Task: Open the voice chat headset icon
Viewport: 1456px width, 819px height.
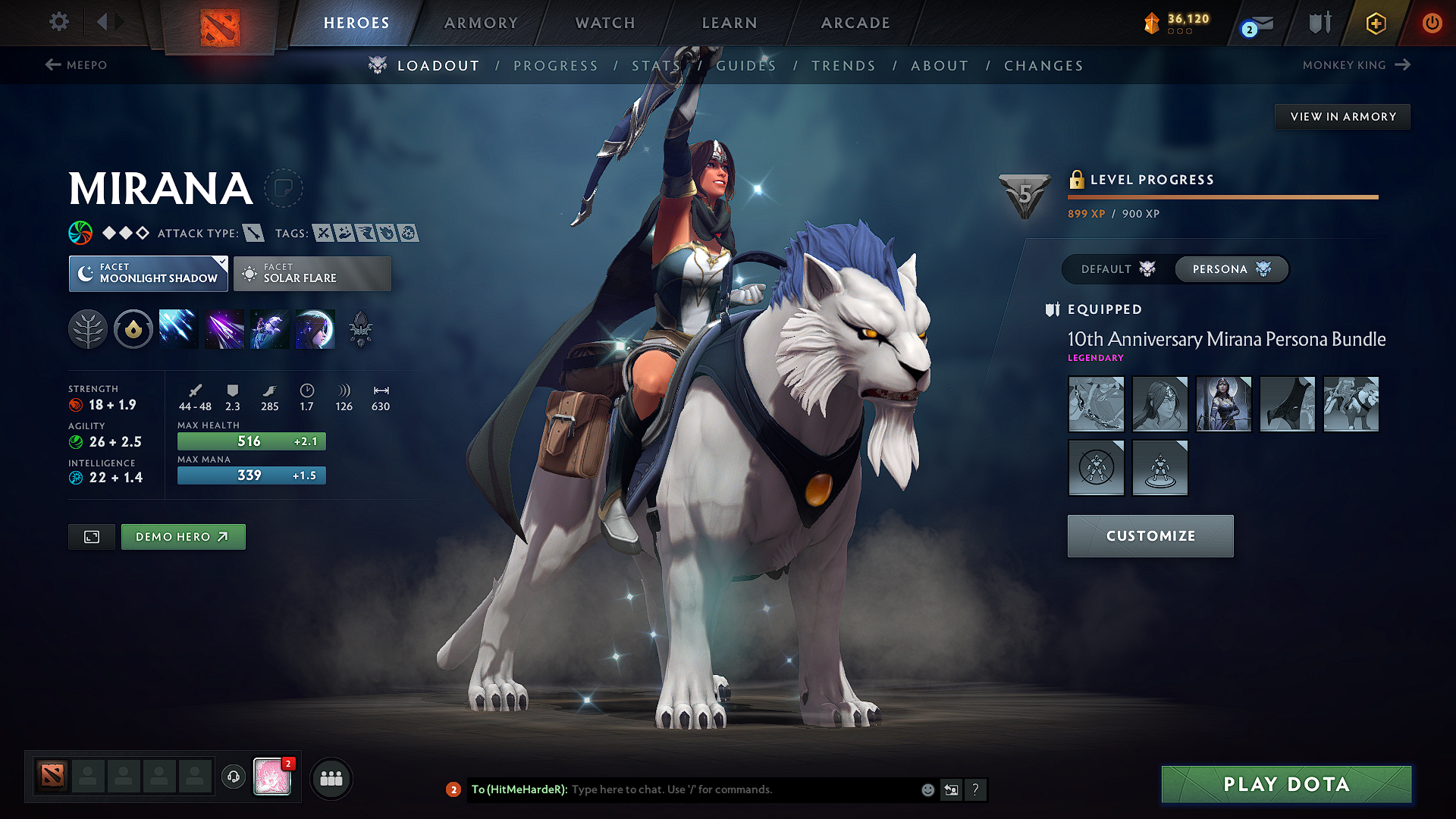Action: tap(233, 778)
